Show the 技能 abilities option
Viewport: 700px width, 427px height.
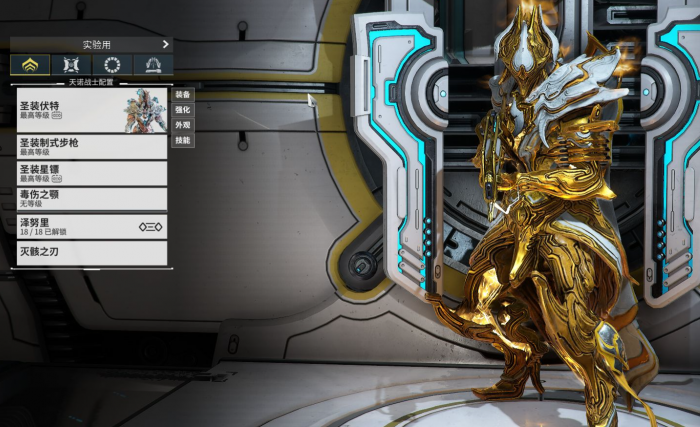click(182, 140)
